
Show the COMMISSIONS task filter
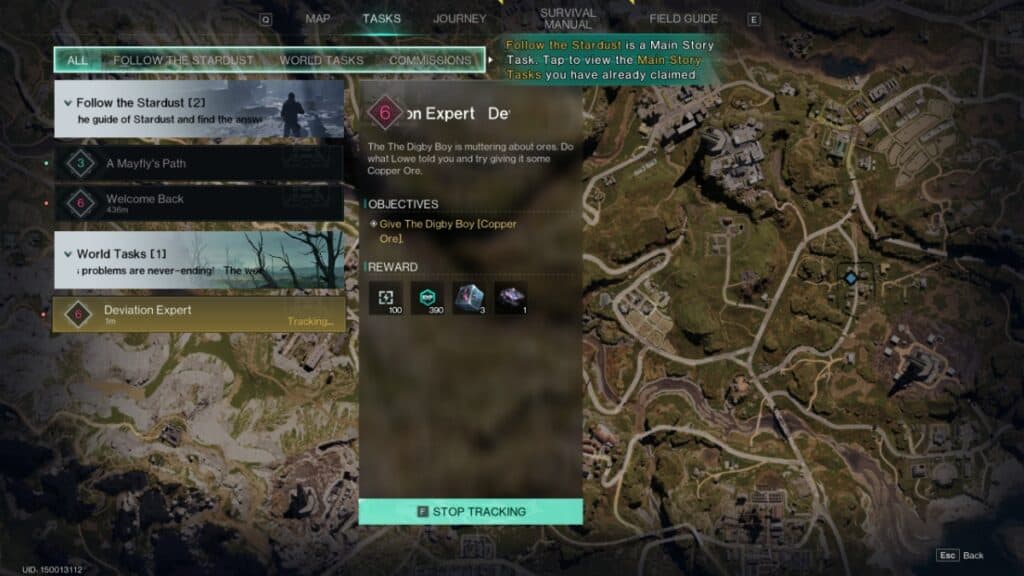pos(429,60)
